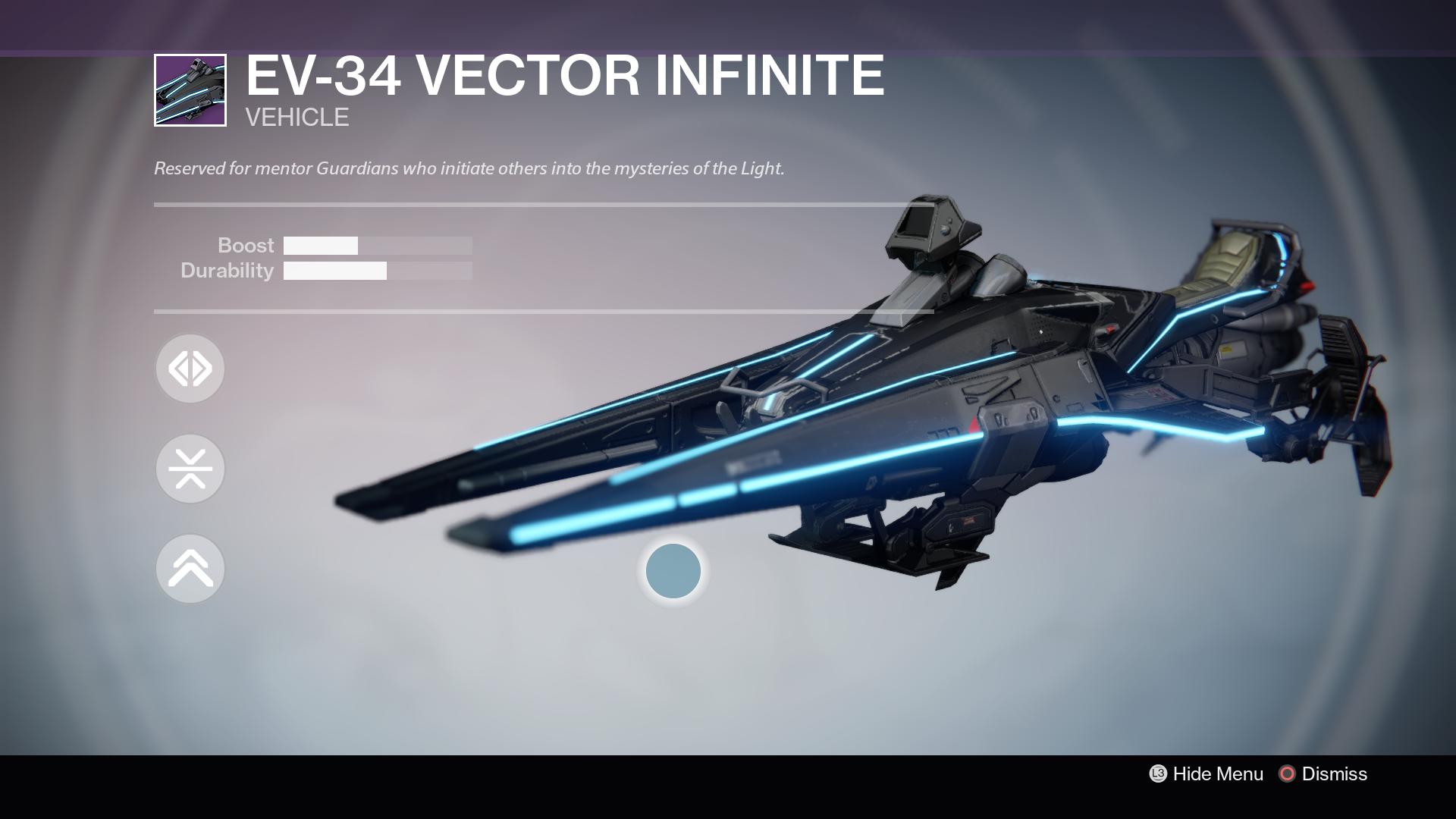Screen dimensions: 1456x819
Task: Open the EV-34 Vector Infinite title header
Action: click(x=564, y=76)
